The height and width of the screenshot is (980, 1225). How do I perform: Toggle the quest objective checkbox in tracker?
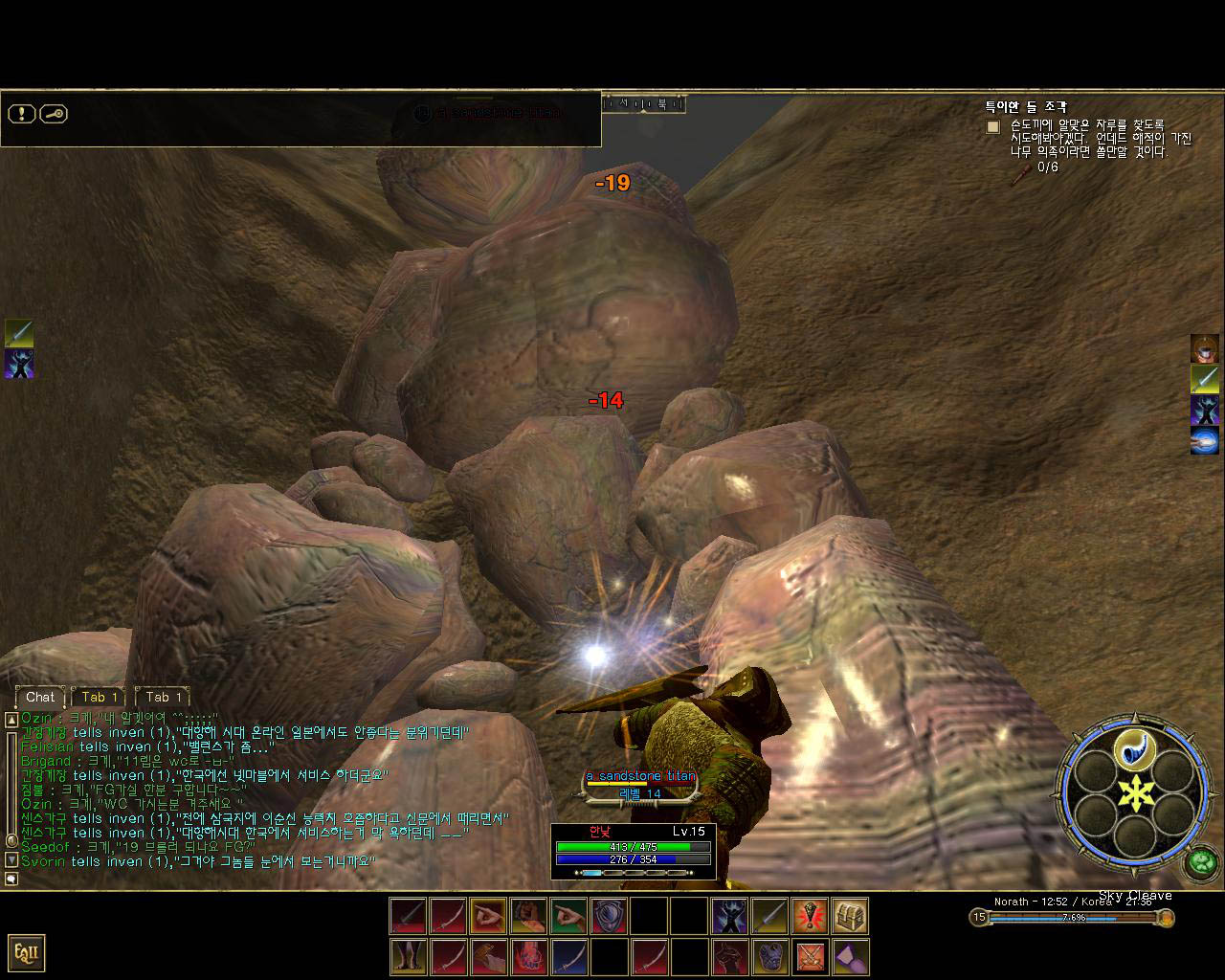993,126
